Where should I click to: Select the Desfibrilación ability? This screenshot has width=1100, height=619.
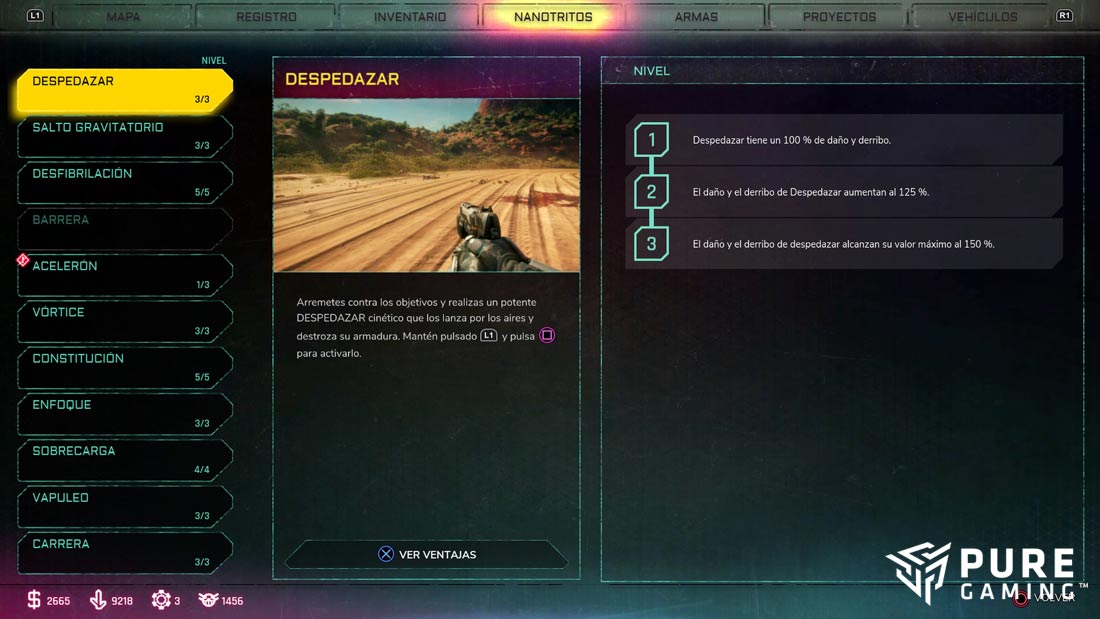125,182
